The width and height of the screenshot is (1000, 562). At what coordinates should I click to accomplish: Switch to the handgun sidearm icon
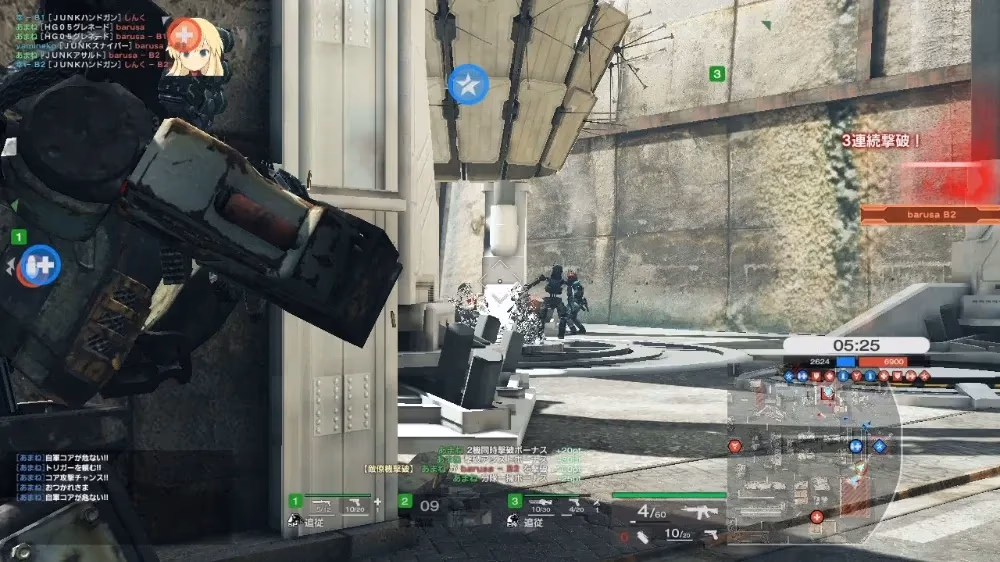[709, 534]
